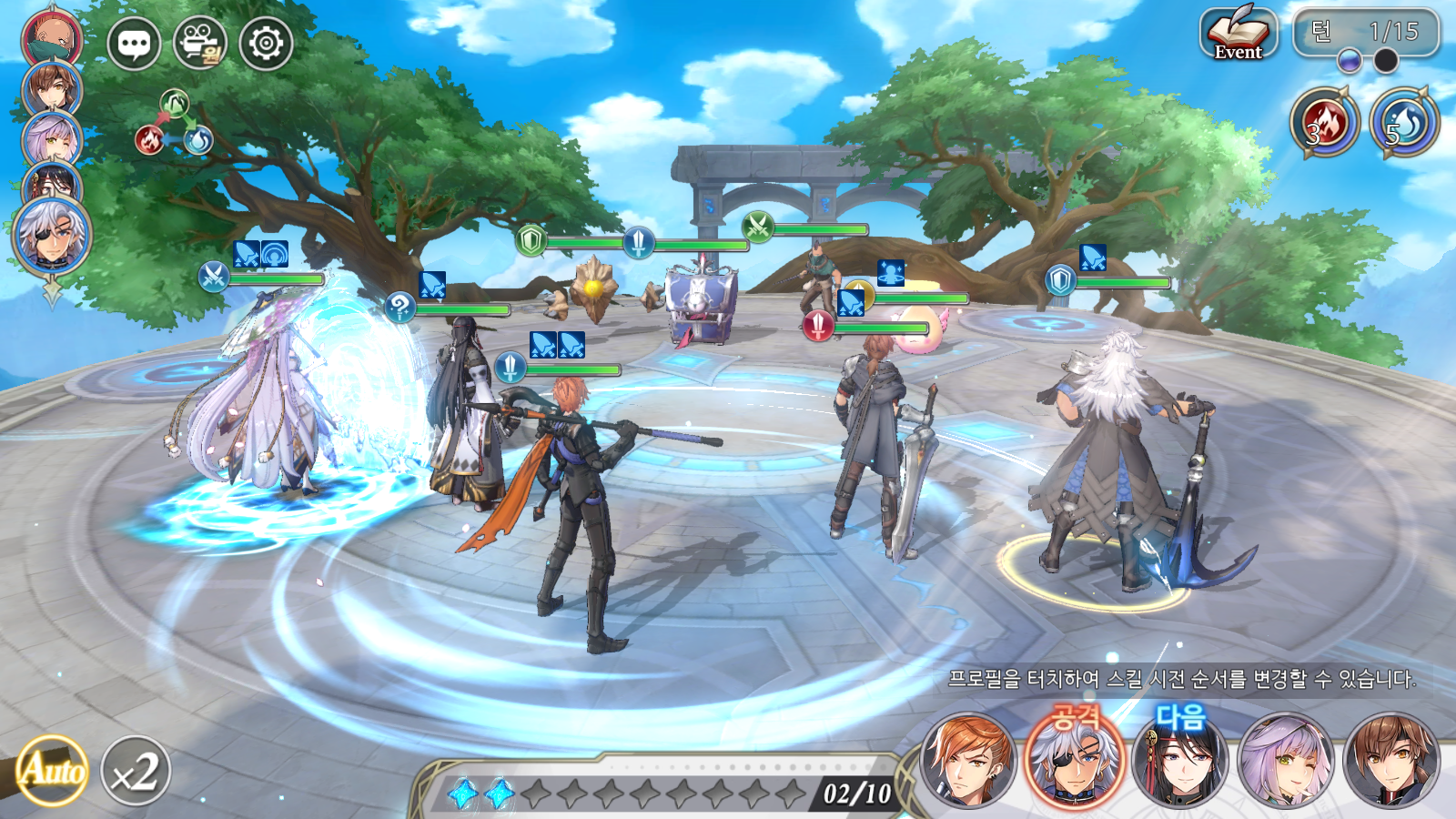This screenshot has height=819, width=1456.
Task: Select the eyepatch silver-haired attacker portrait
Action: tap(1076, 763)
